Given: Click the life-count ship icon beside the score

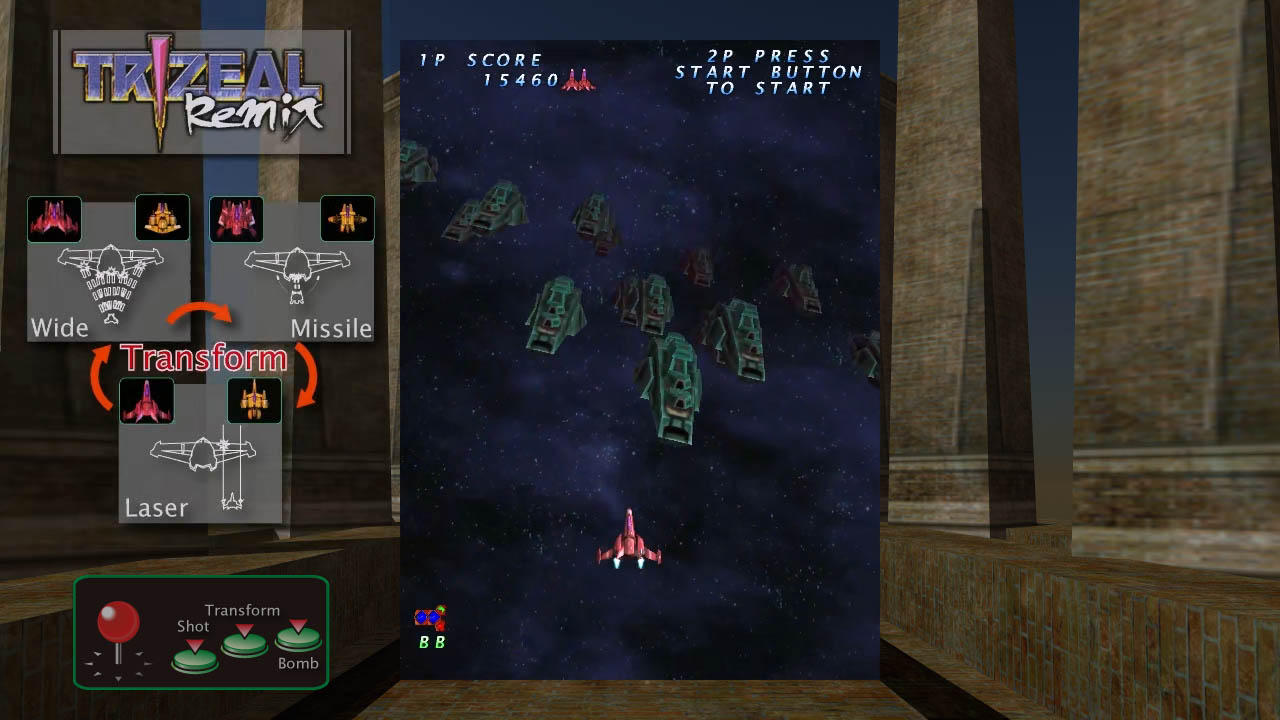Looking at the screenshot, I should [578, 80].
